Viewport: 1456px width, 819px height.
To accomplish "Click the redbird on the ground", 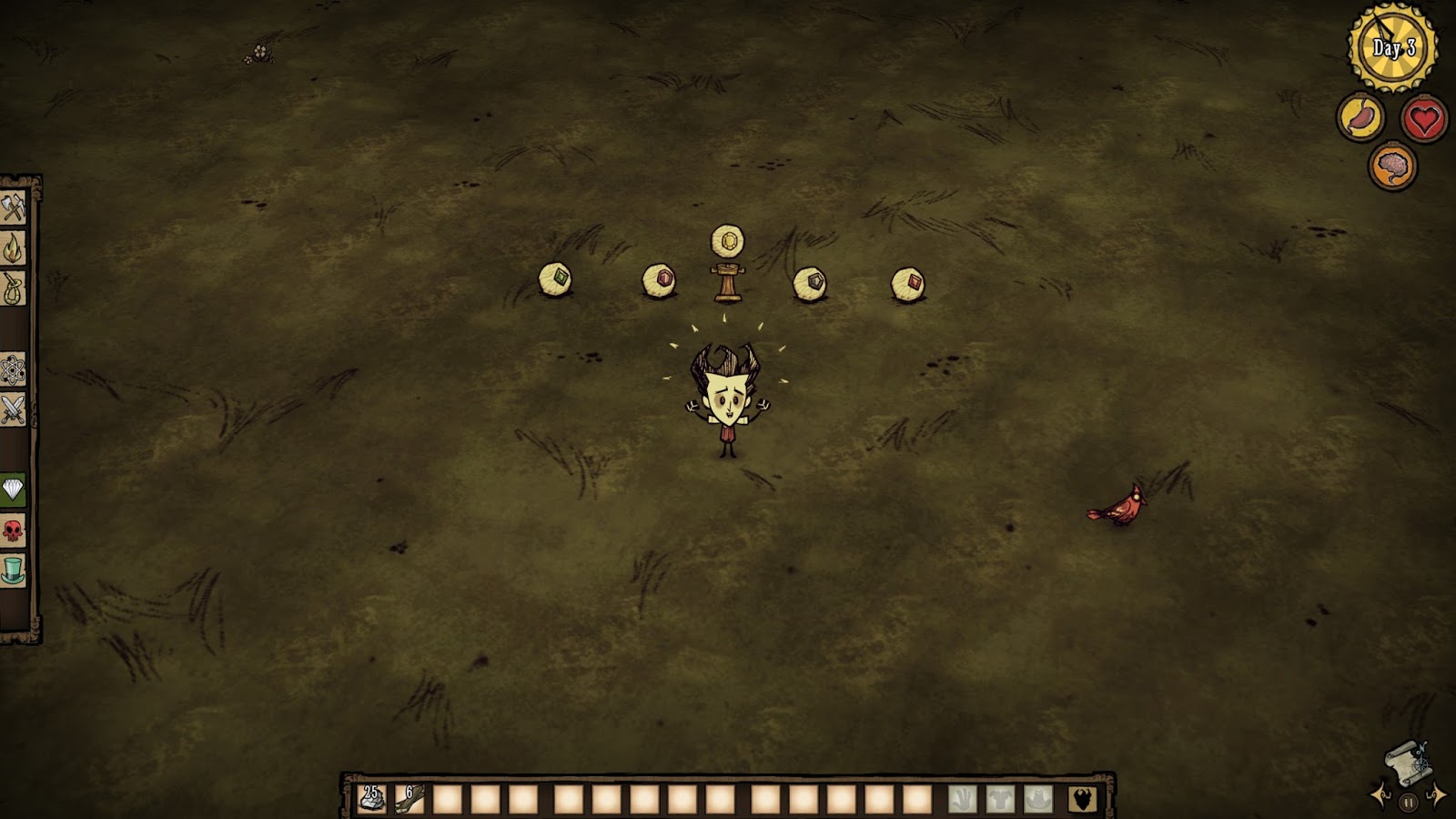I will tap(1125, 502).
